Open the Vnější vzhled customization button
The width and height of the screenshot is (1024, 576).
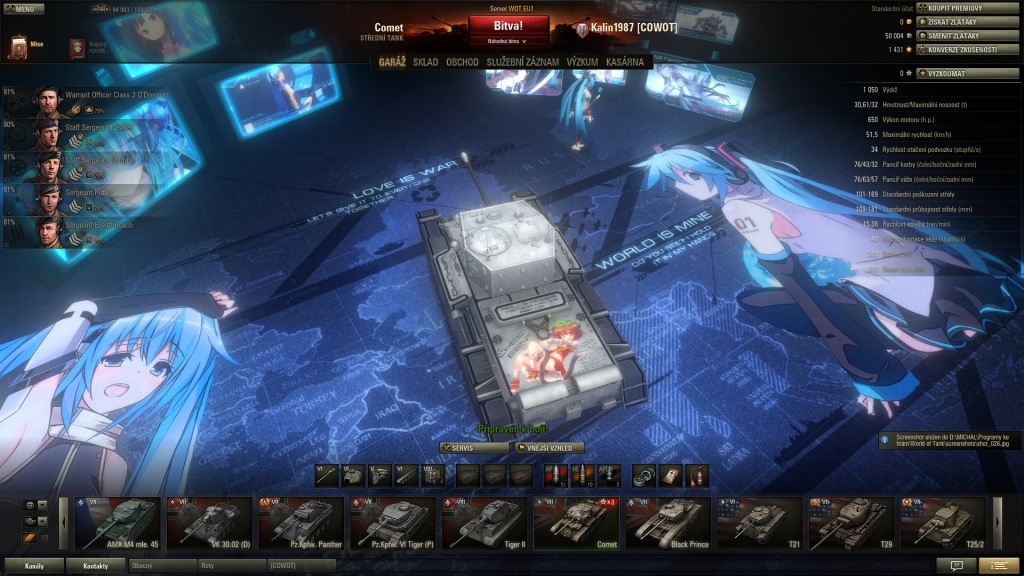point(549,448)
